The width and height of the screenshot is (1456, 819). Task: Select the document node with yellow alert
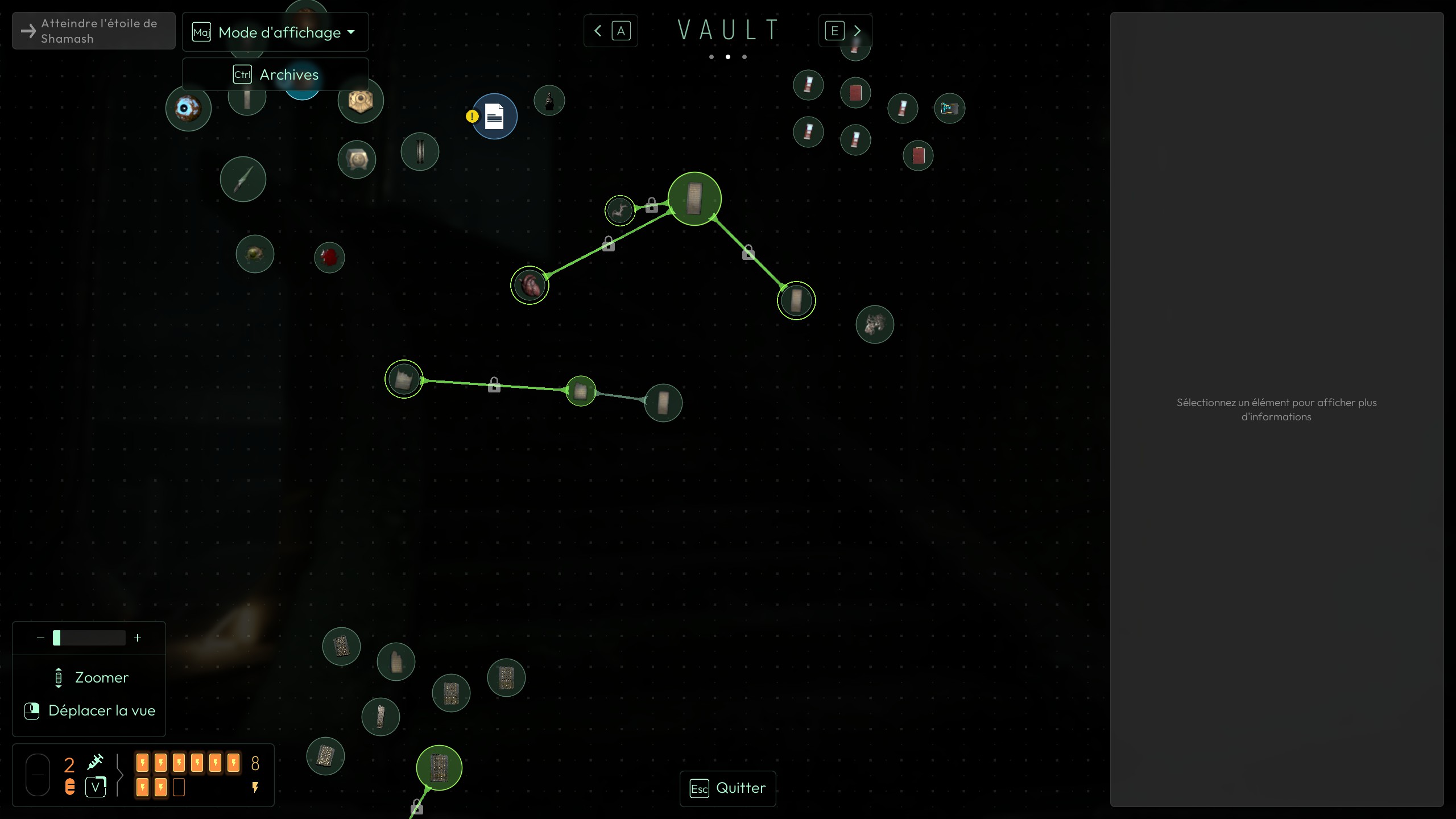[x=494, y=117]
